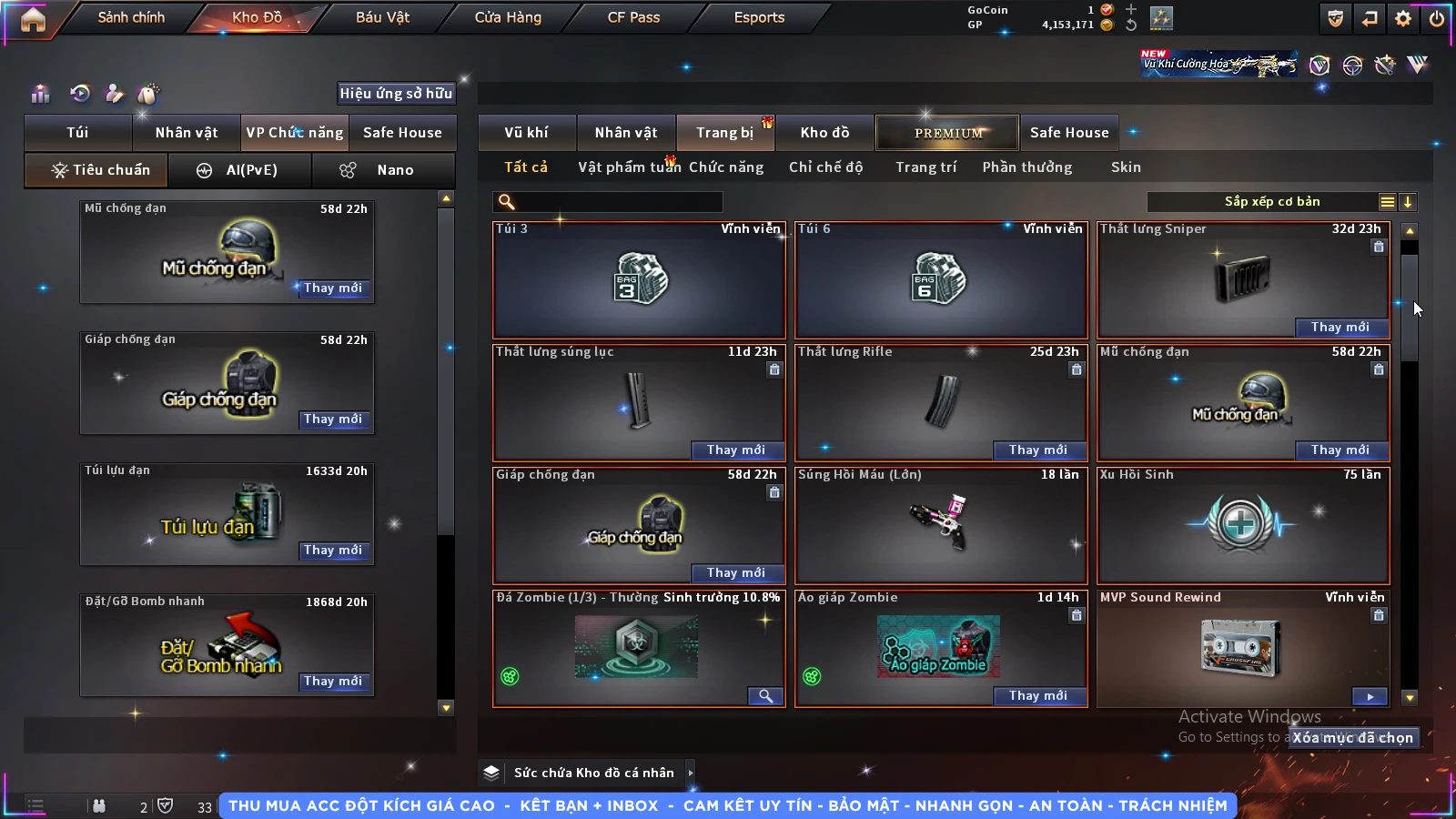Image resolution: width=1456 pixels, height=819 pixels.
Task: Switch loadout to AI(PvE) mode
Action: pos(240,170)
